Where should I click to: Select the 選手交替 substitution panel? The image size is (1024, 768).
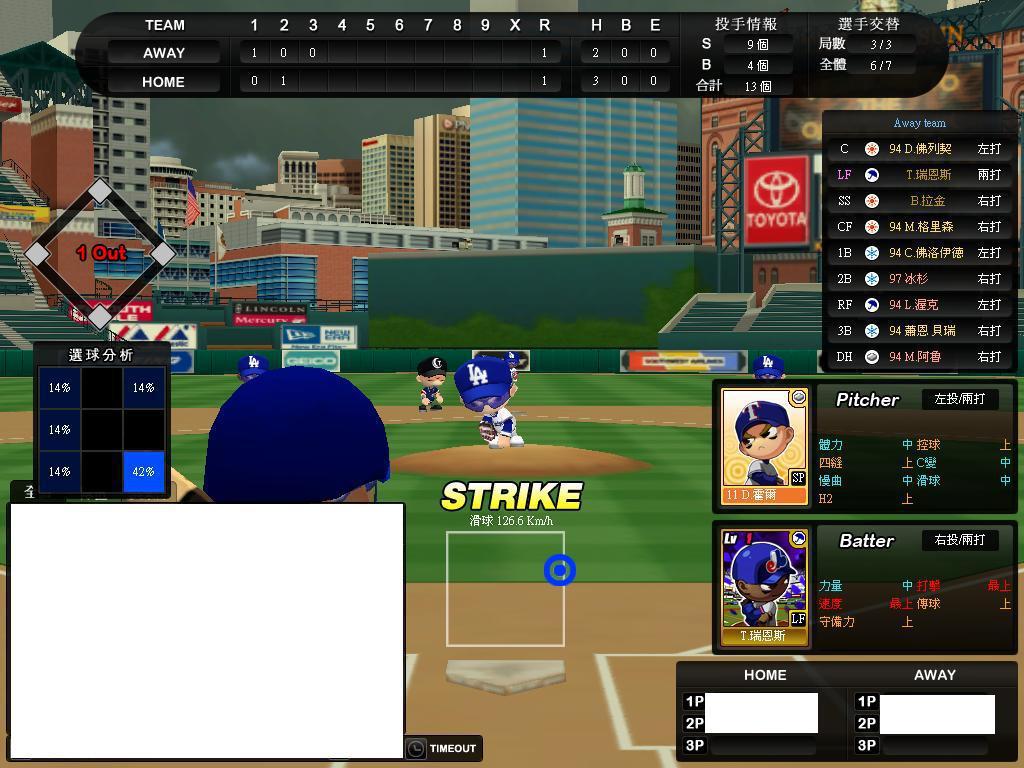(868, 55)
